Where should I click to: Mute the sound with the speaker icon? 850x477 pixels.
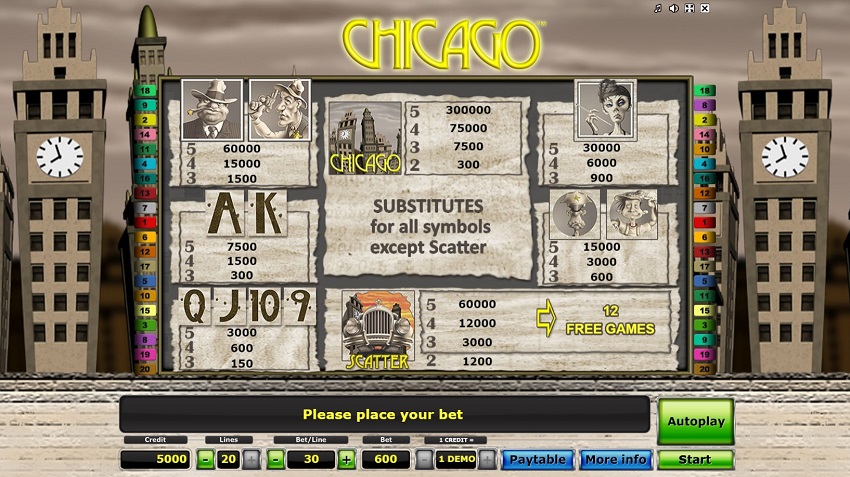(x=673, y=9)
